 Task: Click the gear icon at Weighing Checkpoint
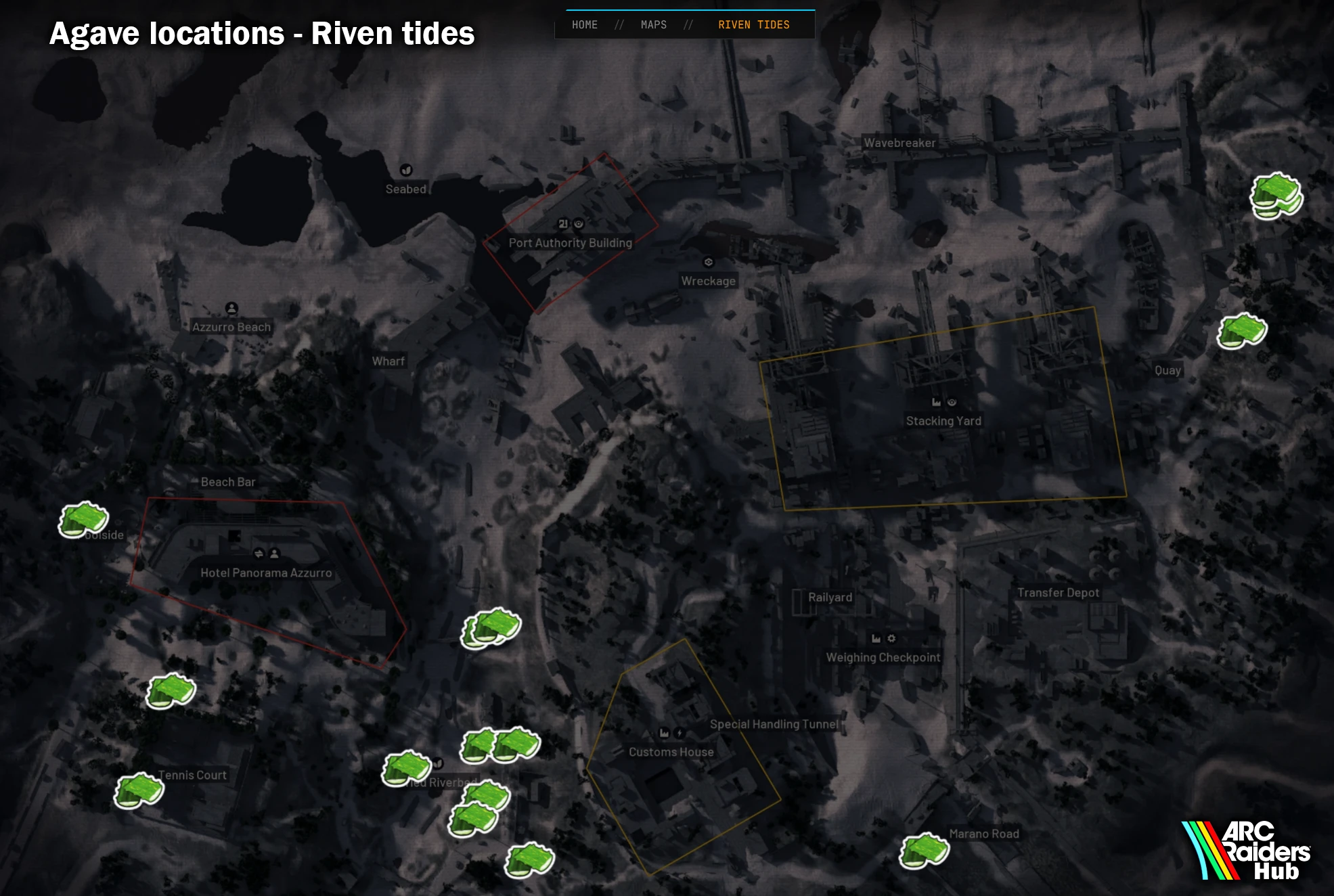(891, 638)
